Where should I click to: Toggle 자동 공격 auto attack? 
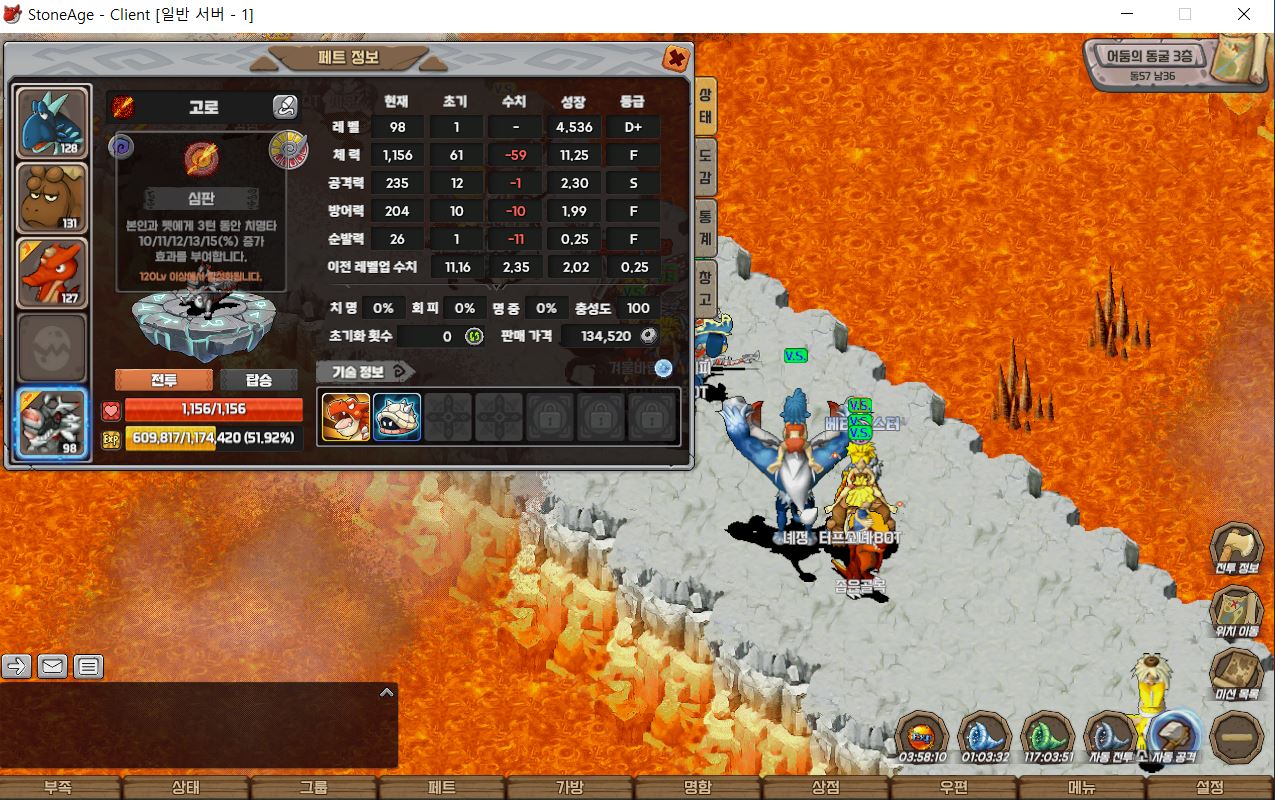pos(1173,738)
